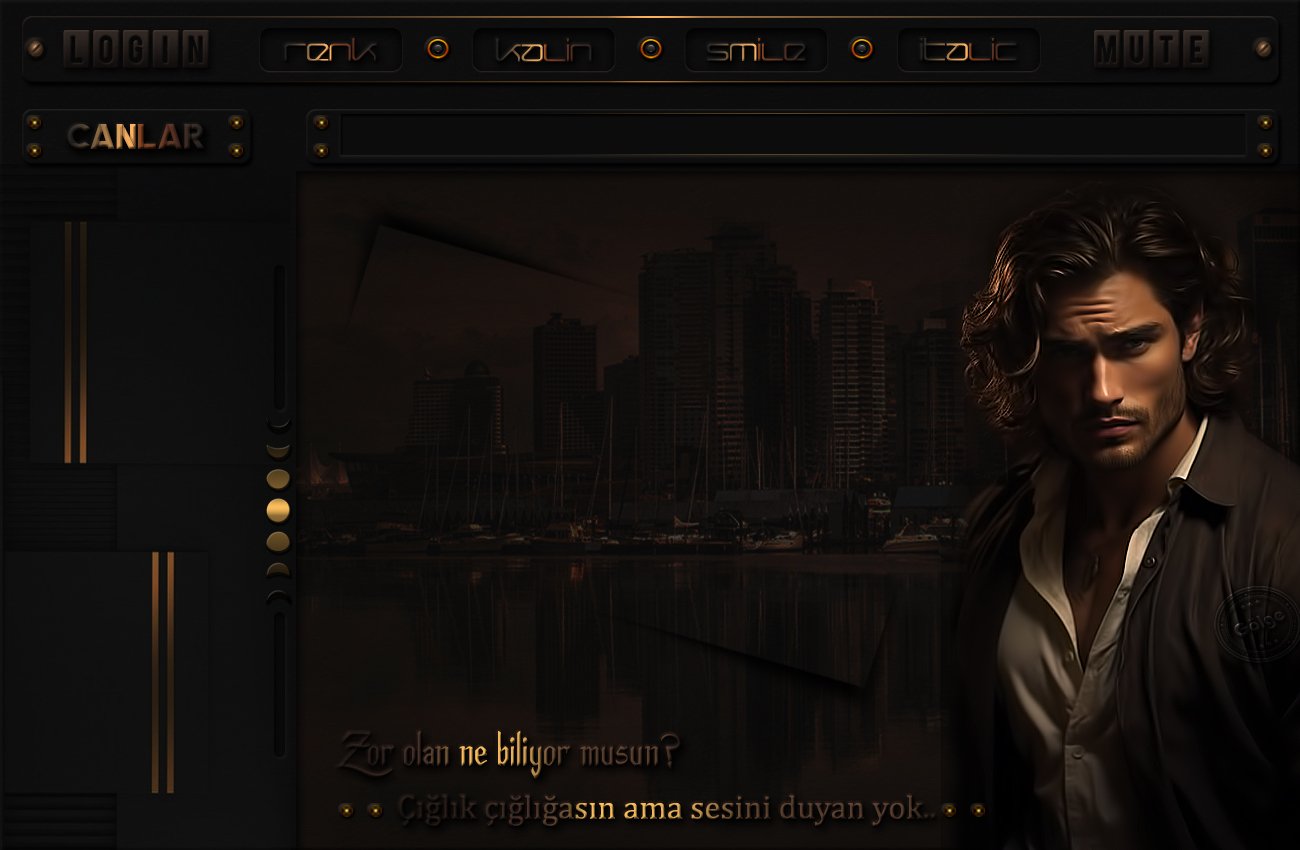1300x850 pixels.
Task: Focus the chat message input bar
Action: click(792, 136)
